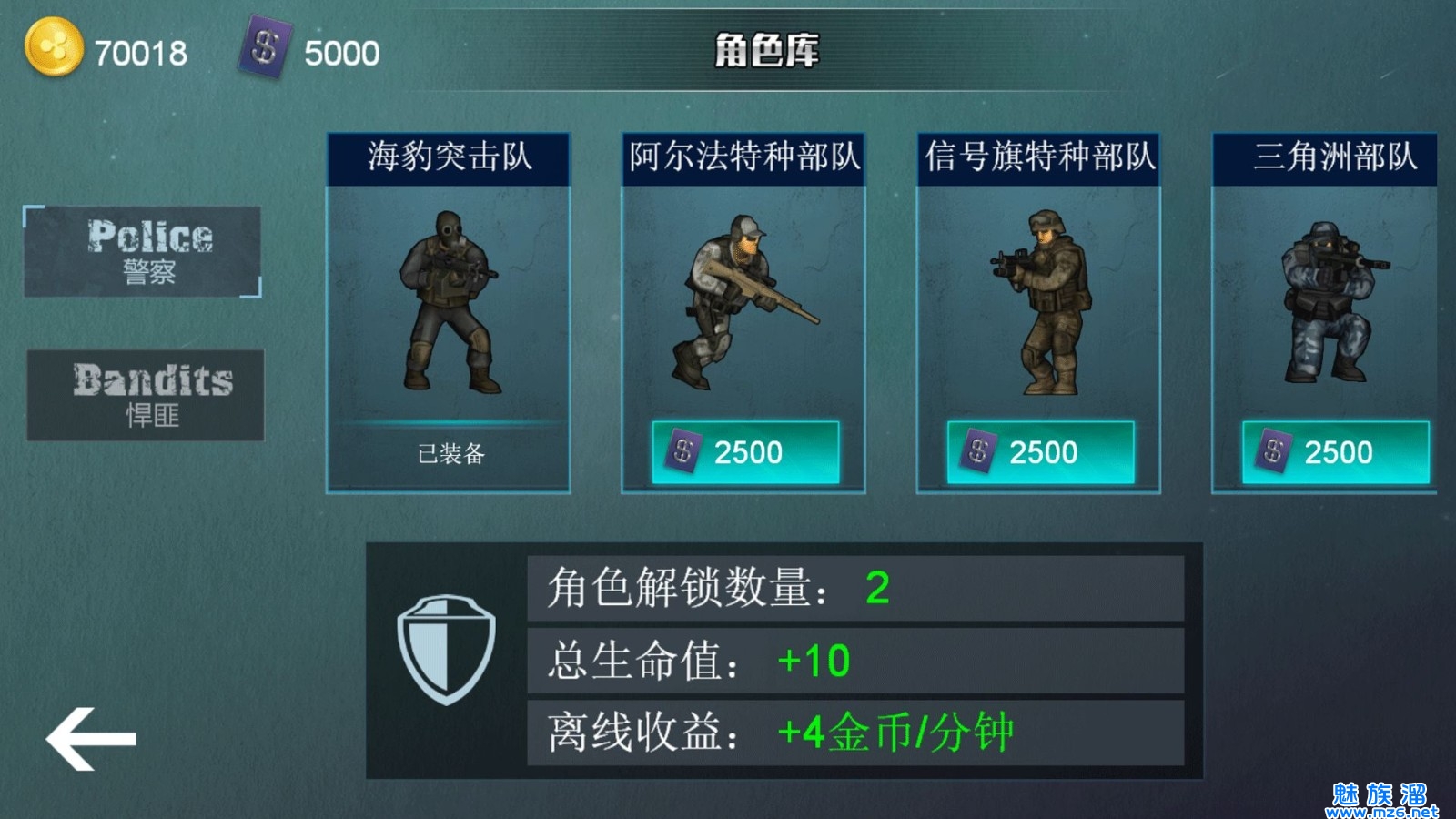
Task: Switch to the Police tab
Action: click(143, 251)
